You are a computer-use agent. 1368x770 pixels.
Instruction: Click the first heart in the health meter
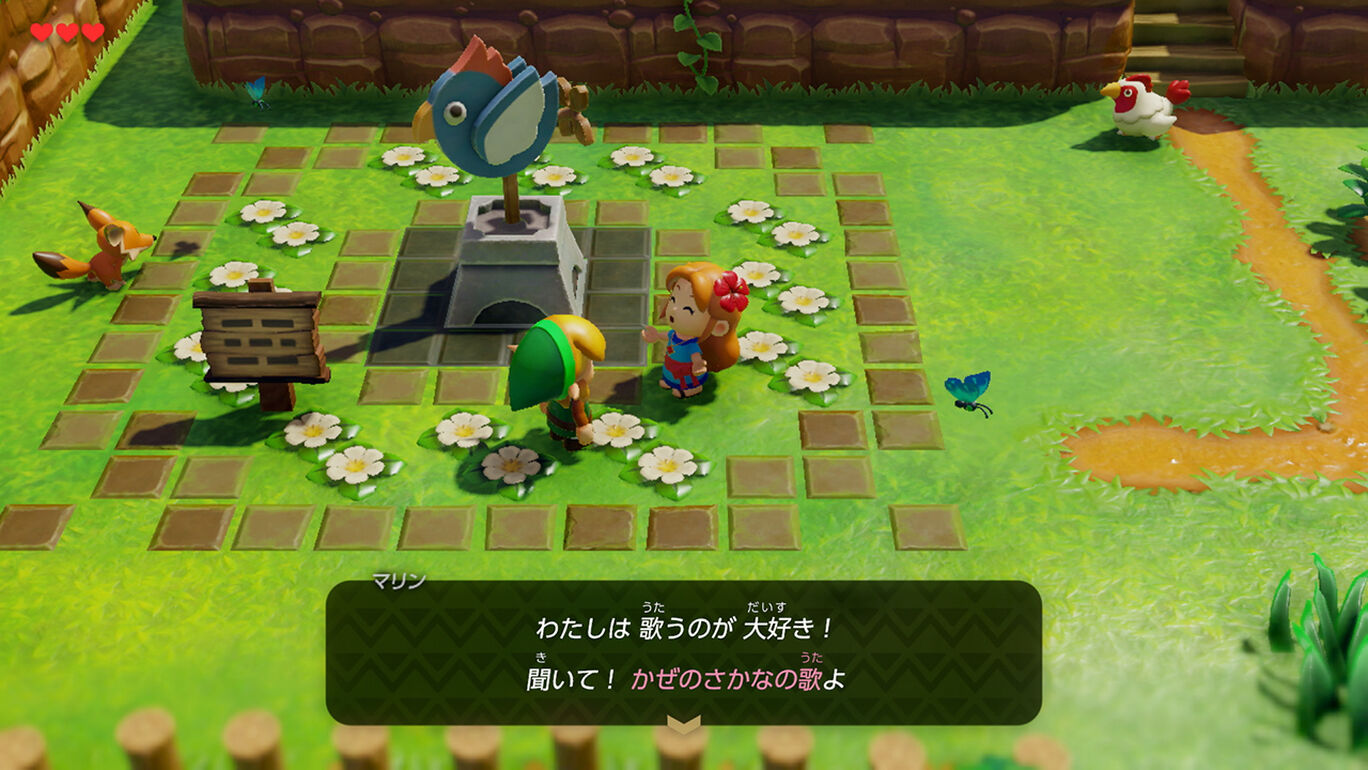point(41,31)
